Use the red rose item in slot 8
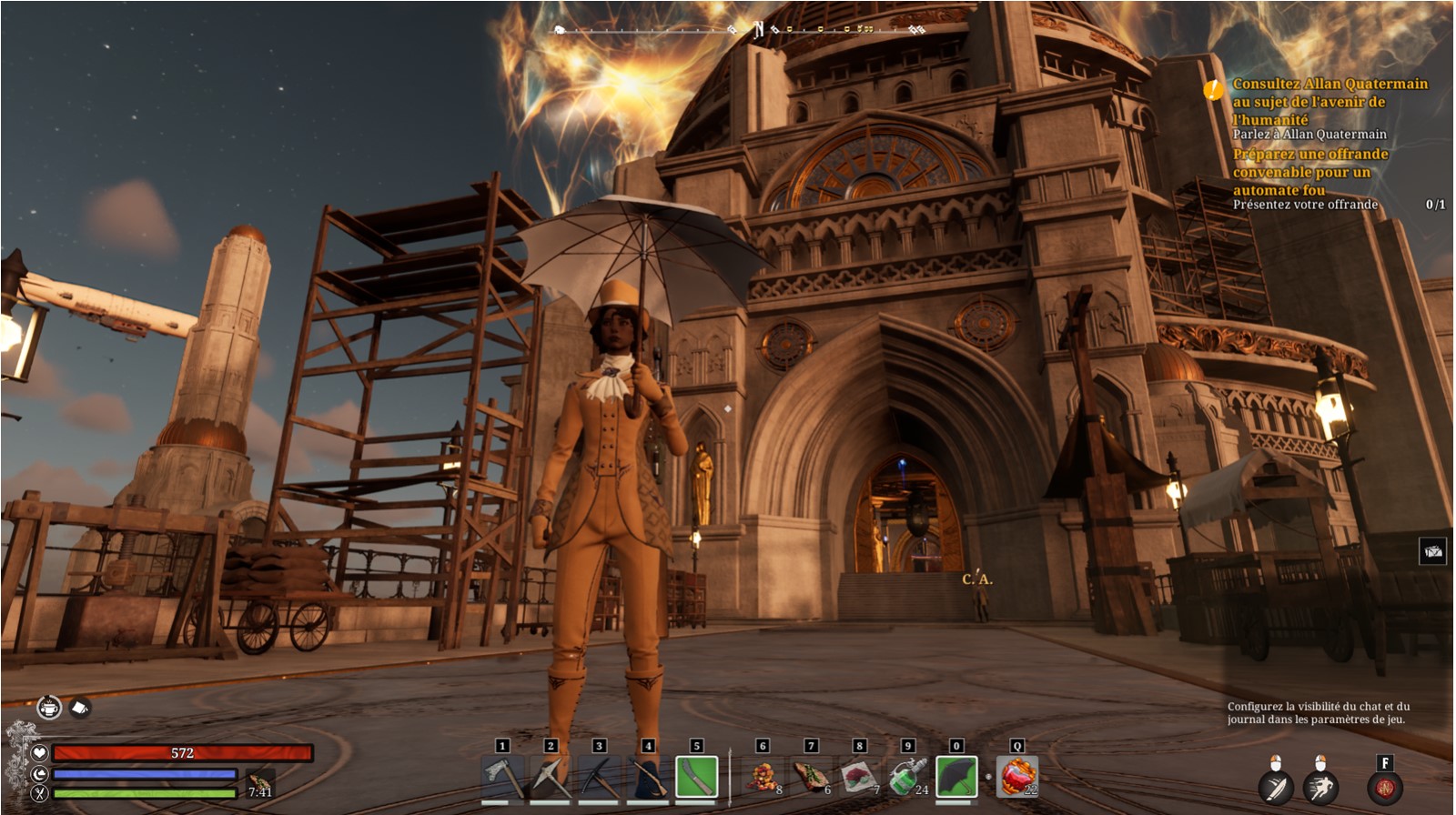 [x=860, y=778]
